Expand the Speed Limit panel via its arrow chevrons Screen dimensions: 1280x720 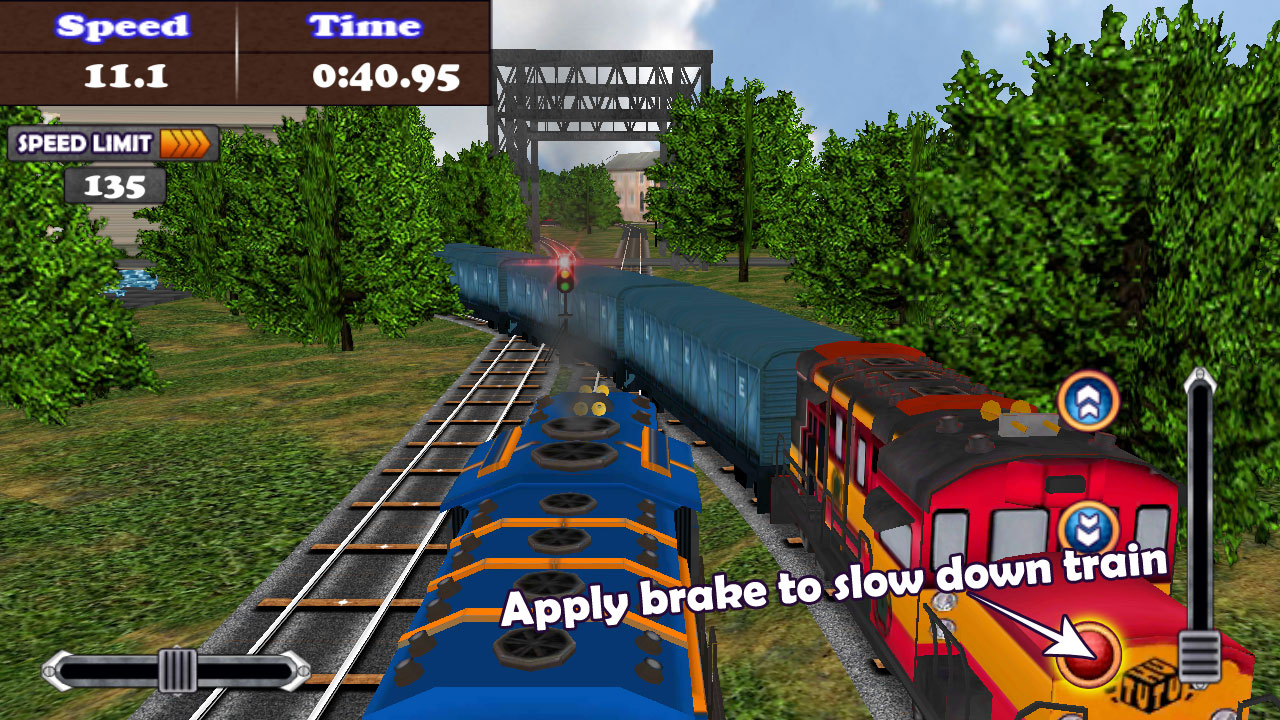tap(186, 143)
